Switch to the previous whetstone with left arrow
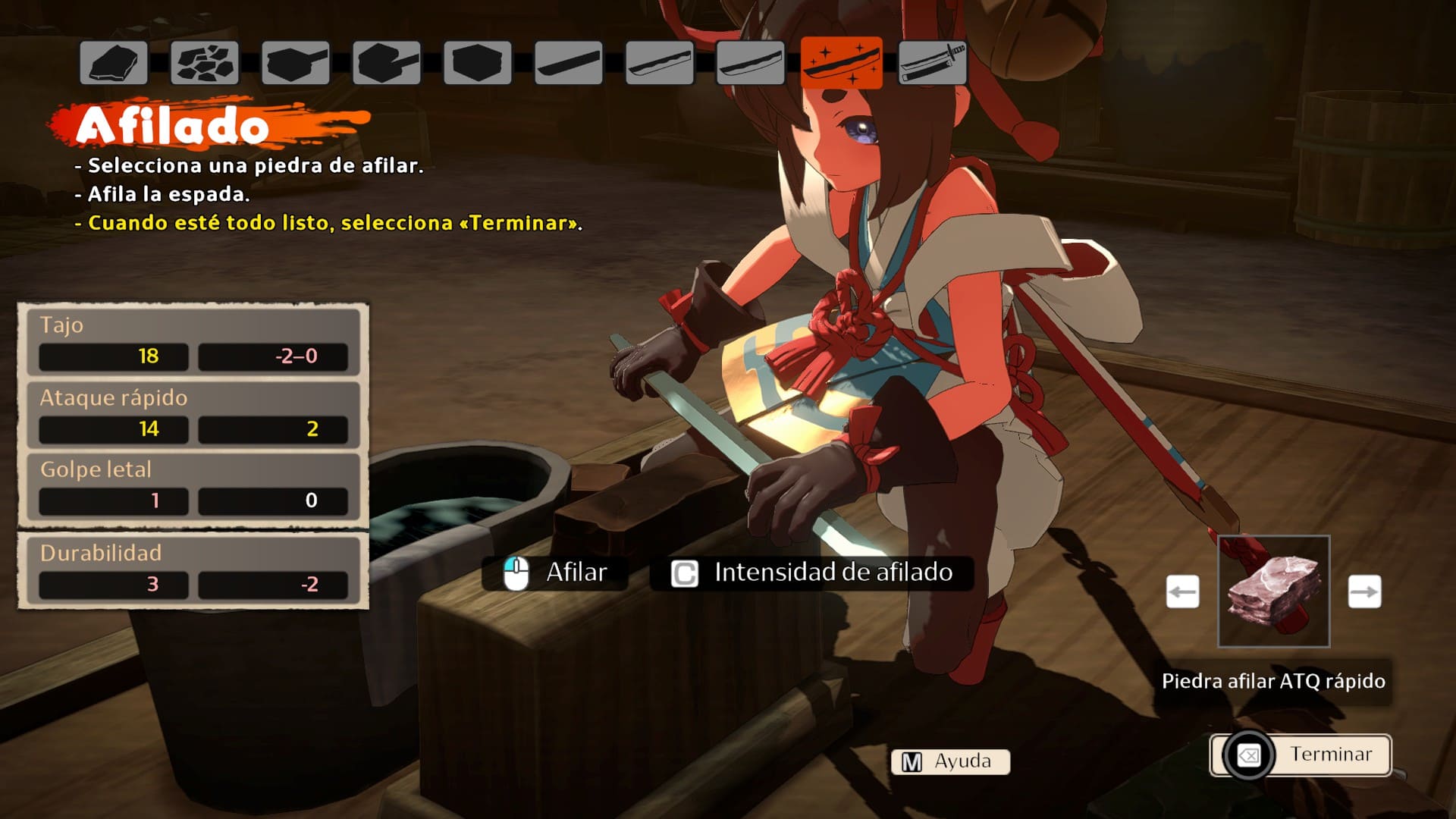Viewport: 1456px width, 819px height. [1182, 591]
